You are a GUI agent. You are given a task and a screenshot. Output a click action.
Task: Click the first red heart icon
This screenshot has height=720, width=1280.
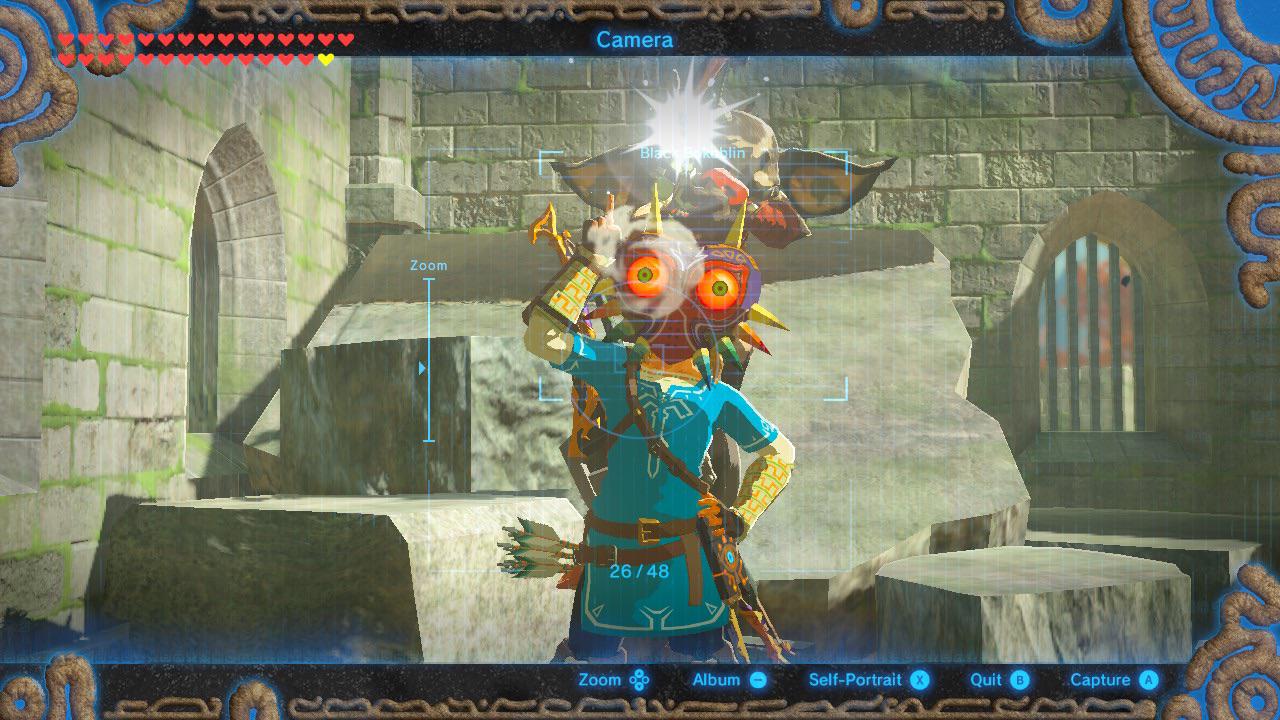point(65,38)
